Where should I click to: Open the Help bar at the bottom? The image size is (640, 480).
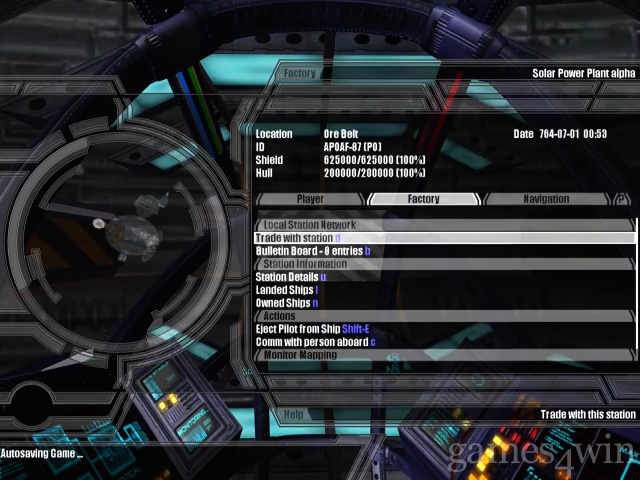pyautogui.click(x=294, y=413)
